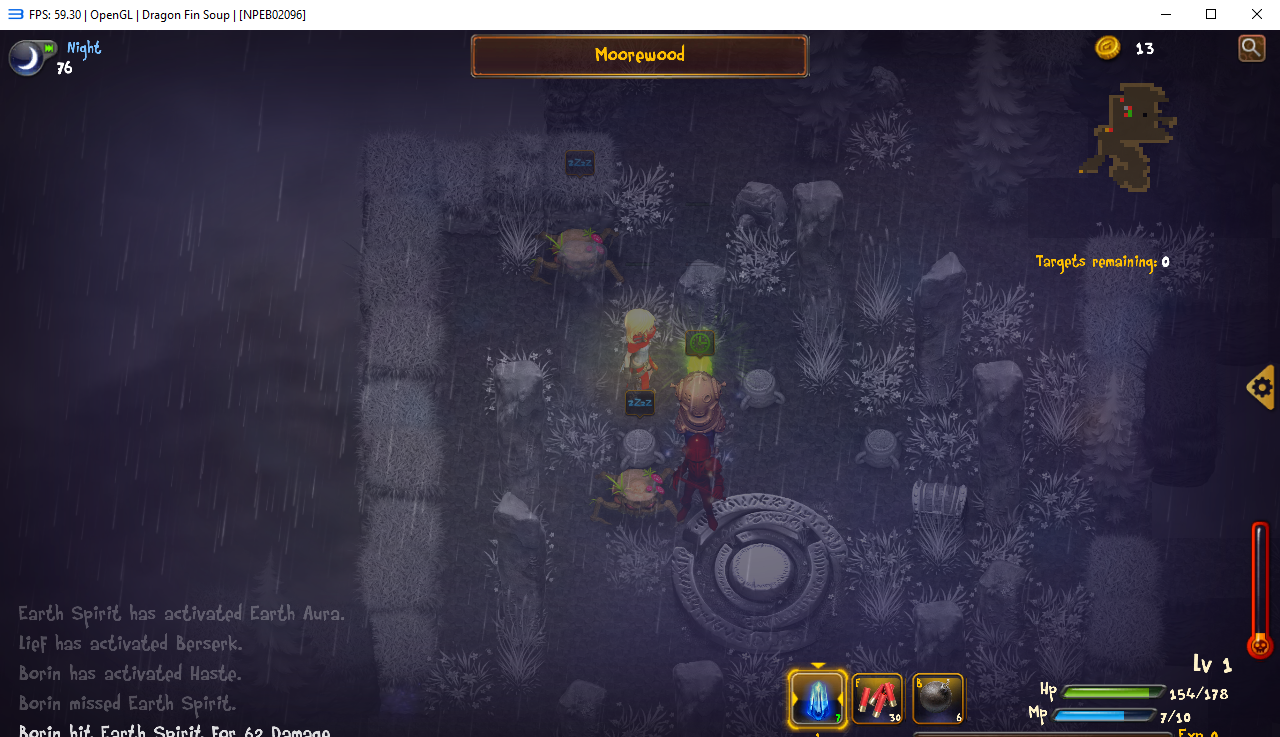Select the blue crystal hotbar slot
1280x737 pixels.
coord(817,697)
